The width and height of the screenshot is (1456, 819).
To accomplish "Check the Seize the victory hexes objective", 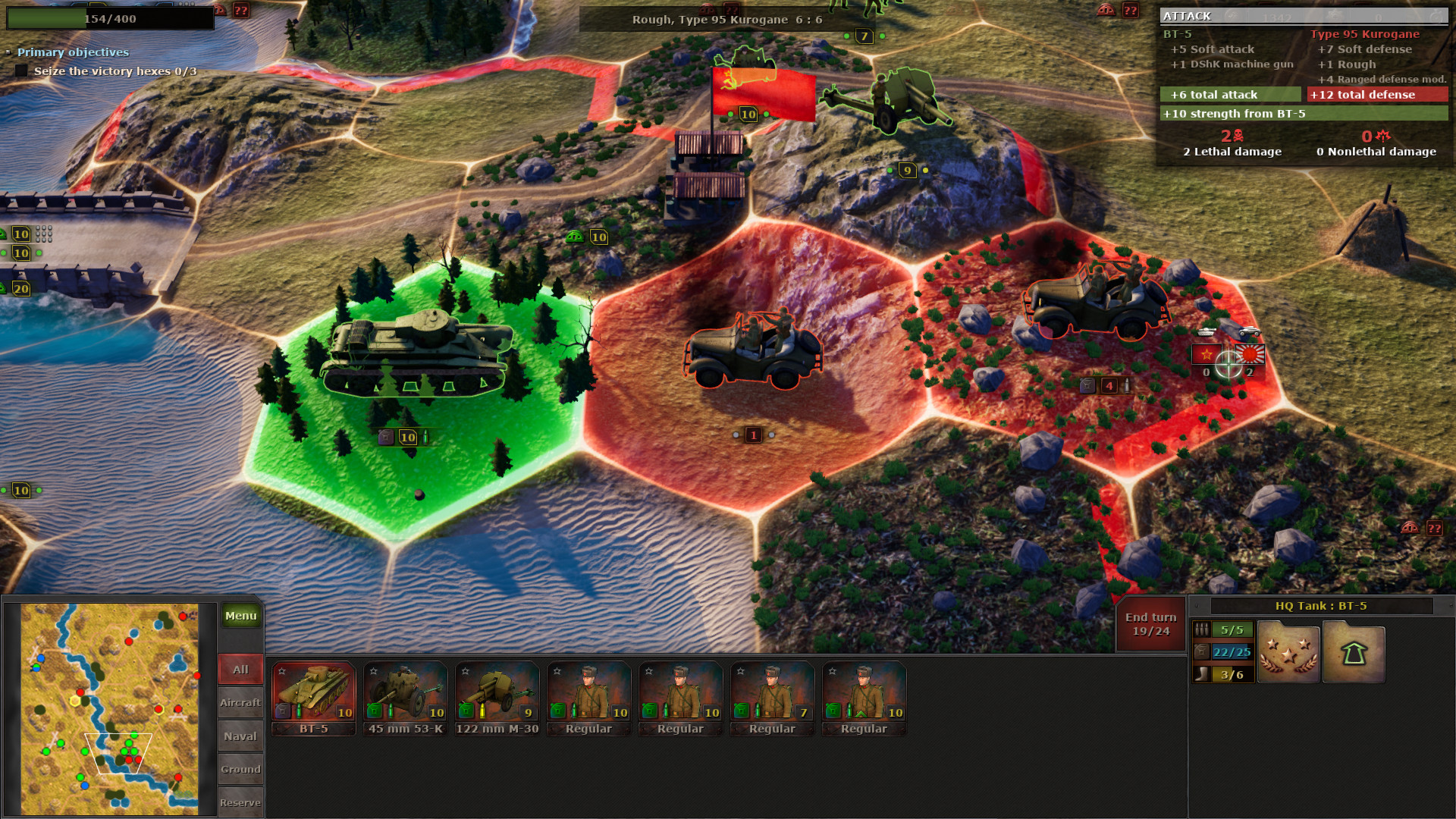I will [x=20, y=71].
